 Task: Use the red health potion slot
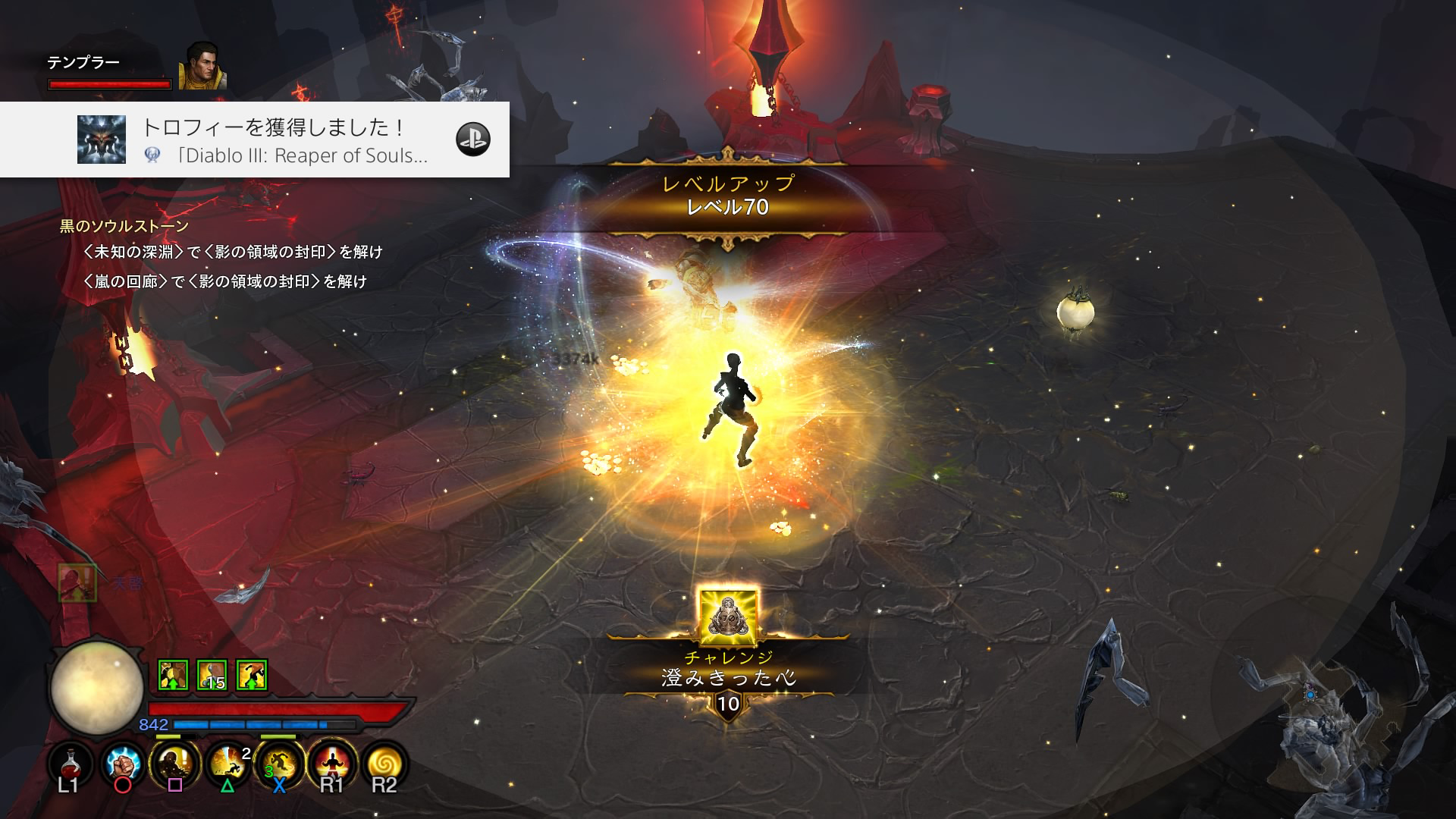(x=71, y=764)
